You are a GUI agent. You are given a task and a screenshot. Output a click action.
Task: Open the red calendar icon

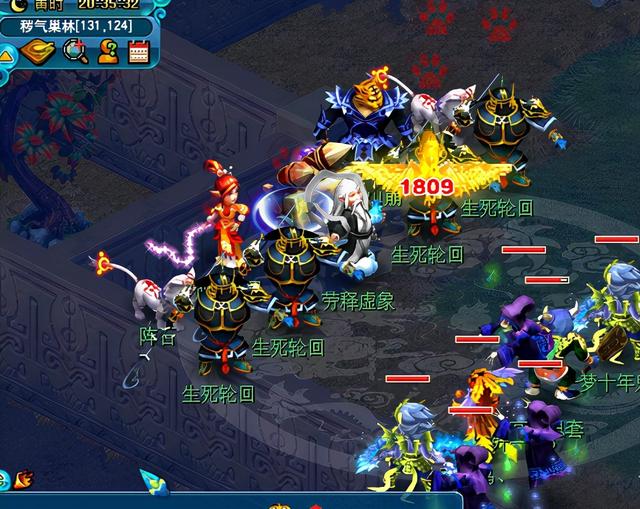pos(138,52)
